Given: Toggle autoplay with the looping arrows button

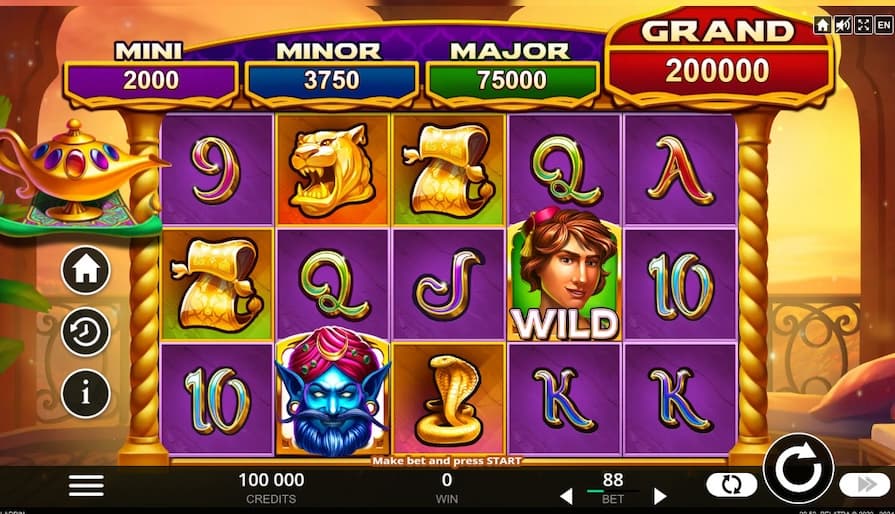Looking at the screenshot, I should 732,485.
